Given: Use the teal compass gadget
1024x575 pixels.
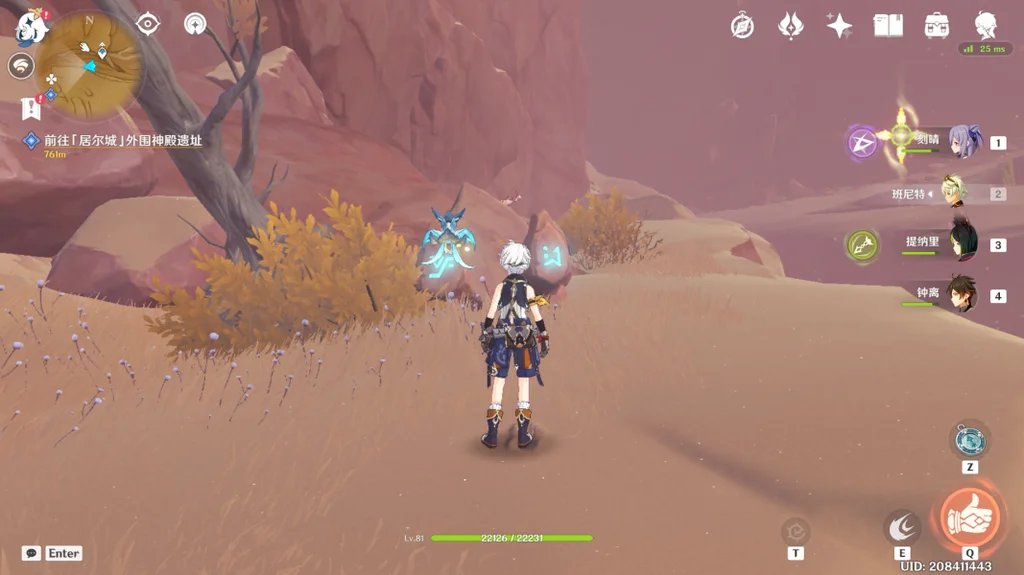Looking at the screenshot, I should tap(969, 440).
